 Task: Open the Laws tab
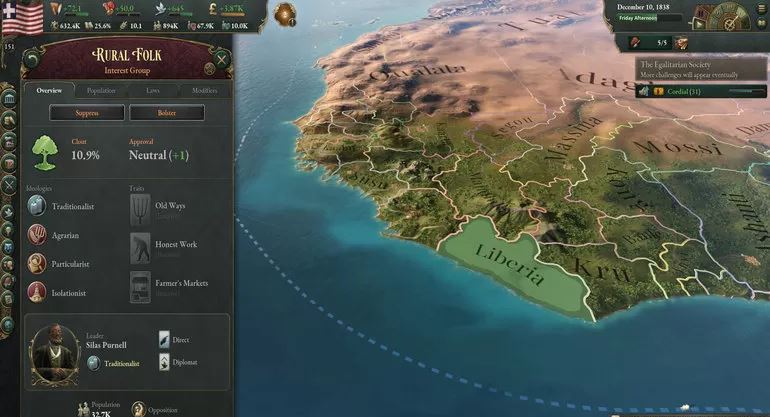[x=153, y=91]
